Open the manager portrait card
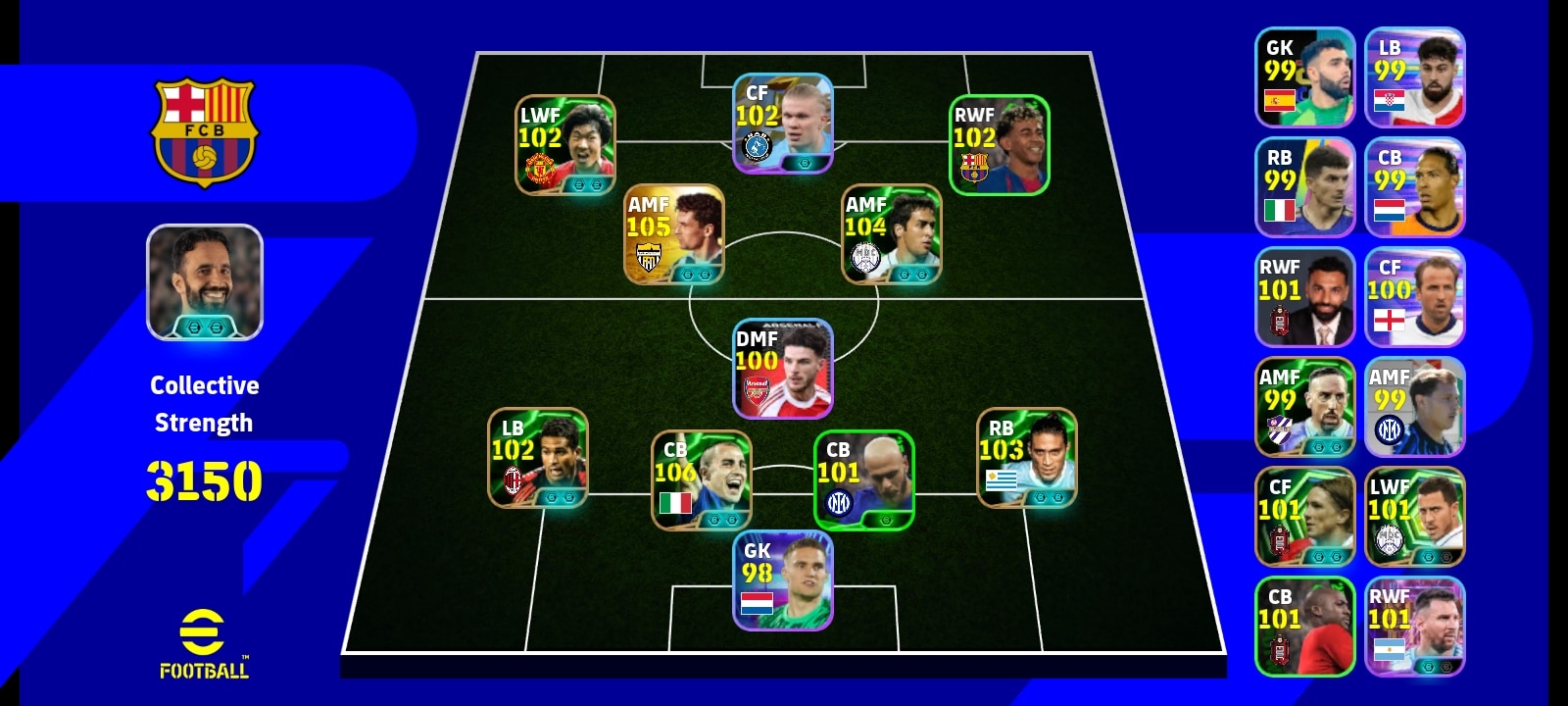 (x=205, y=282)
